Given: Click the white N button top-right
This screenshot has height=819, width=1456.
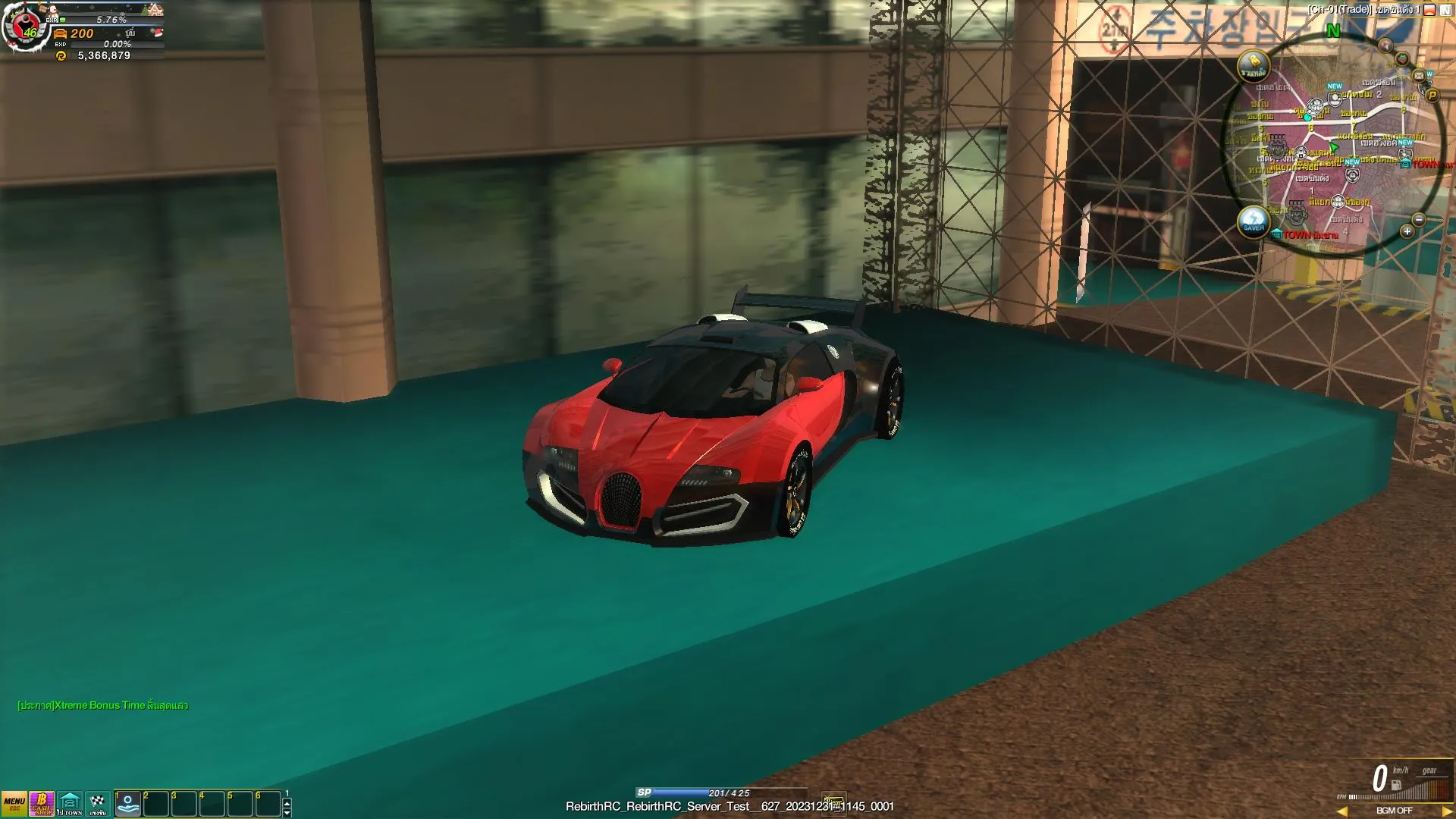Looking at the screenshot, I should (x=1445, y=10).
